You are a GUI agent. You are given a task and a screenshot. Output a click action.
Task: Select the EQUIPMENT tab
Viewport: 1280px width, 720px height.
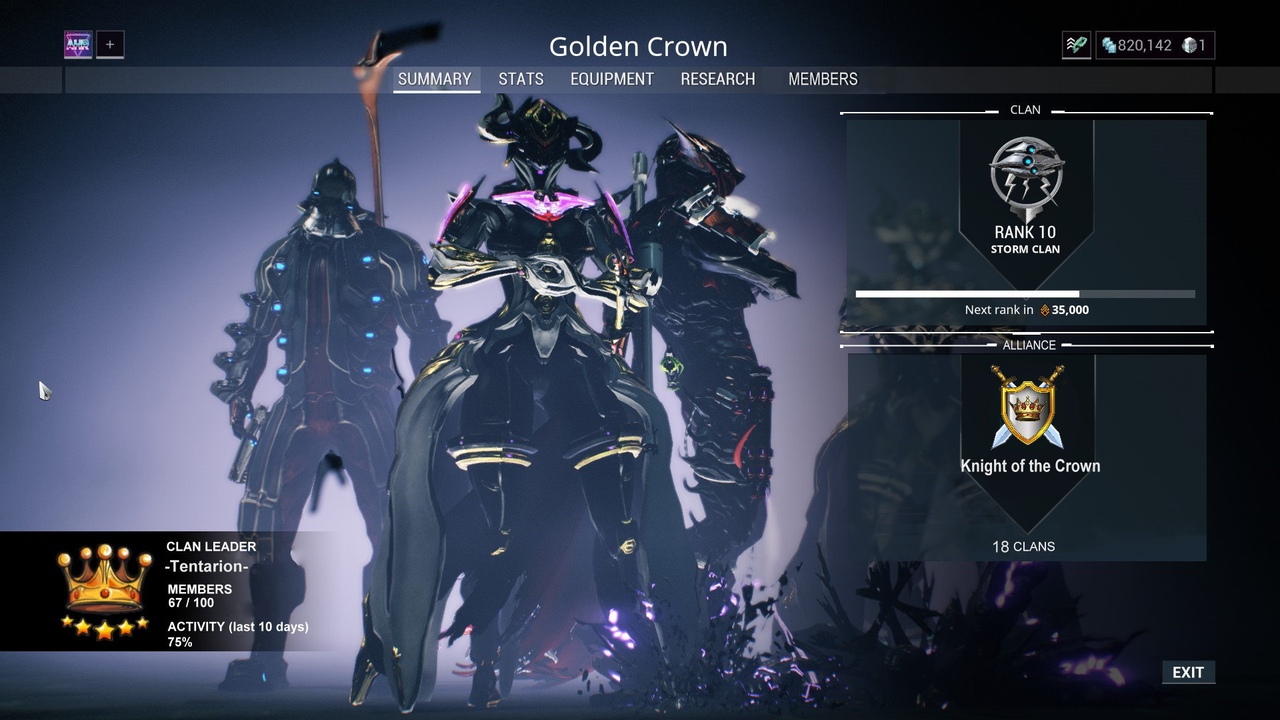612,79
